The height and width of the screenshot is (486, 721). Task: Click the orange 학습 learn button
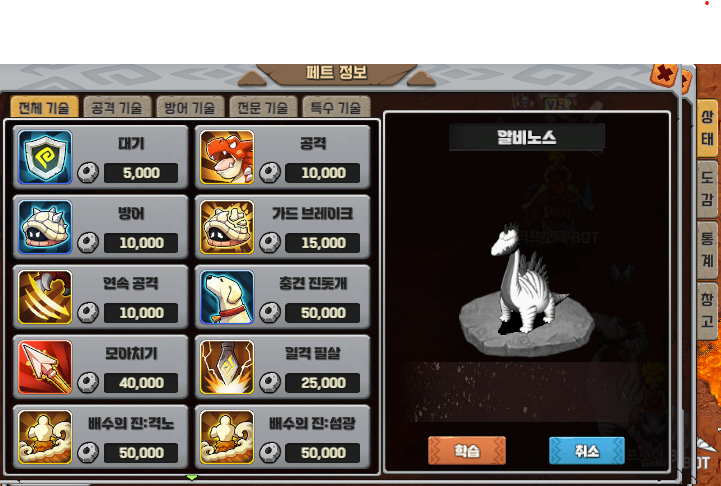coord(467,451)
